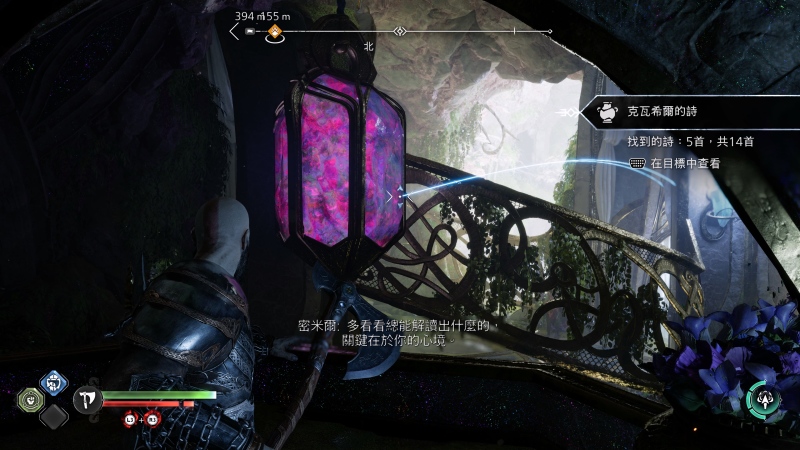Click the white diamond marker on the compass bar
Screen dimensions: 800x450
pos(399,32)
